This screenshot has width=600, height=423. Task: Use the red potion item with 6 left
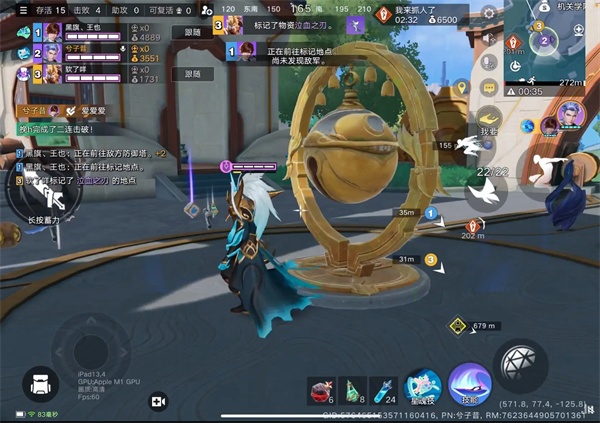pos(321,389)
